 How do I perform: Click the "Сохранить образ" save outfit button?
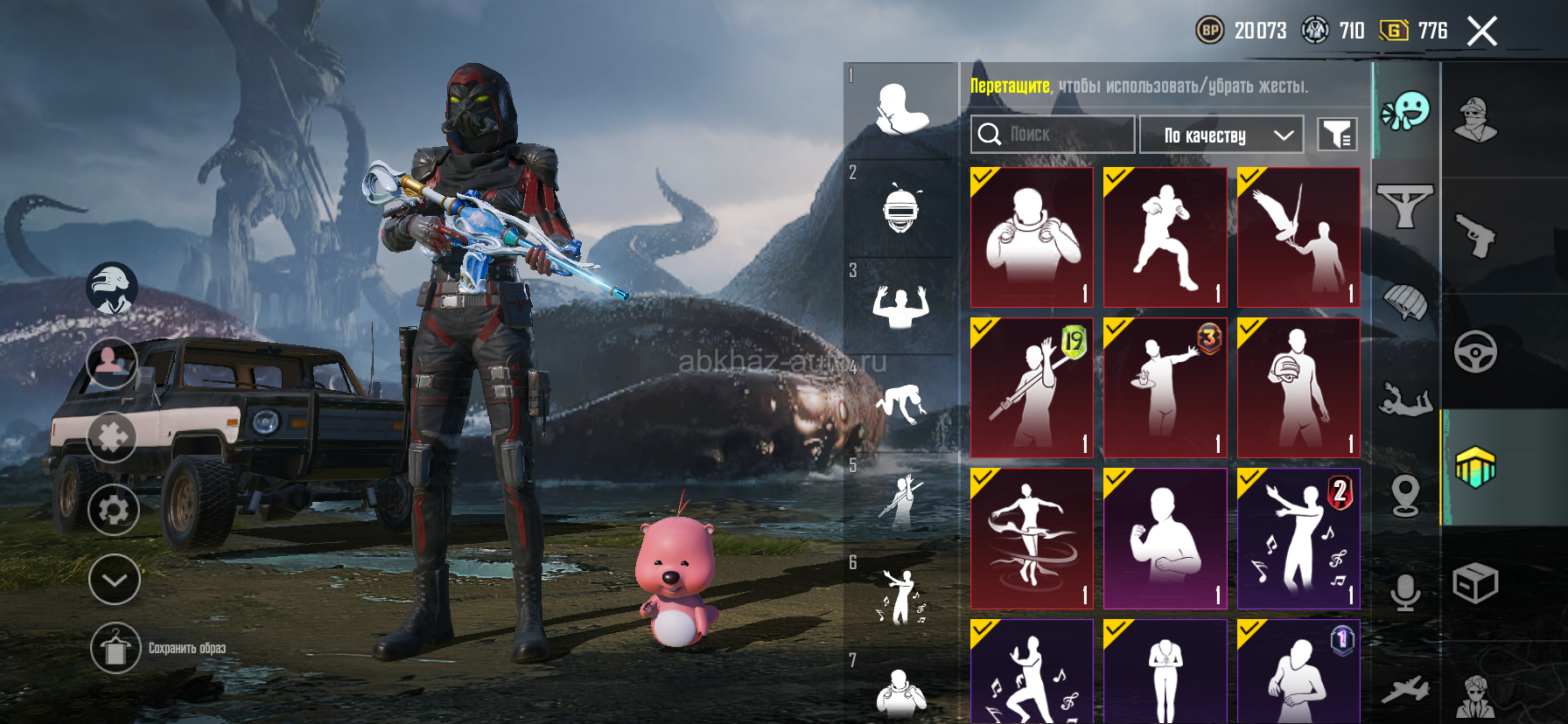115,648
